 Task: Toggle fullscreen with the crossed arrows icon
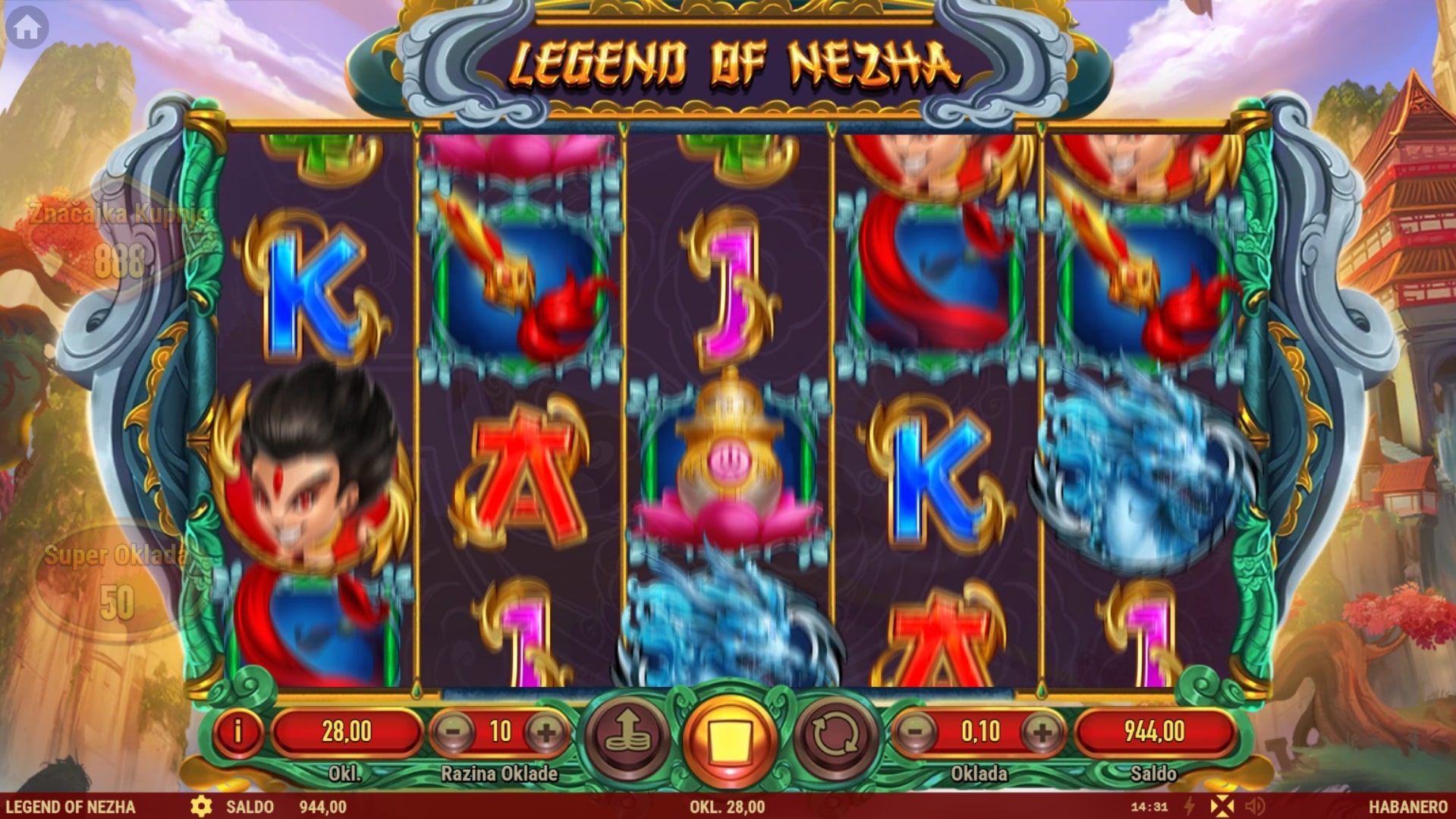coord(1222,806)
